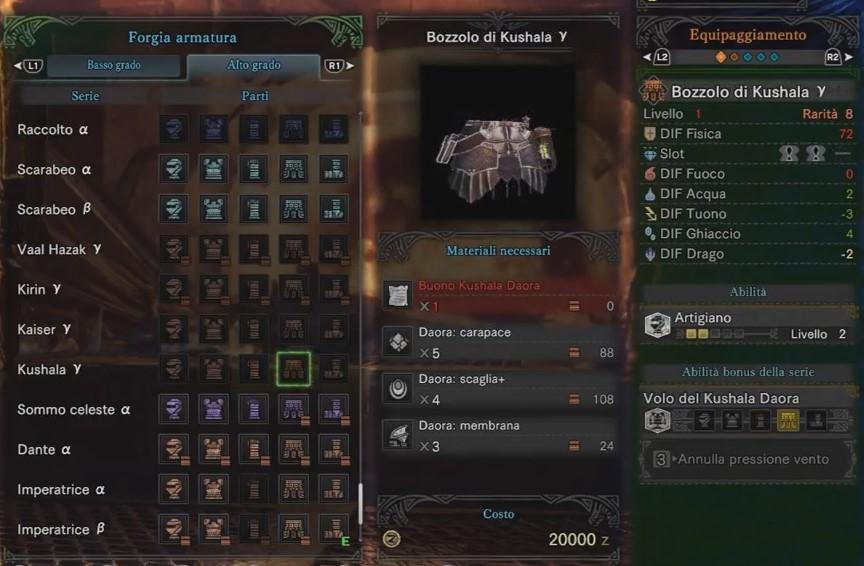864x566 pixels.
Task: Select the Scarabeo α helmet icon
Action: click(174, 169)
